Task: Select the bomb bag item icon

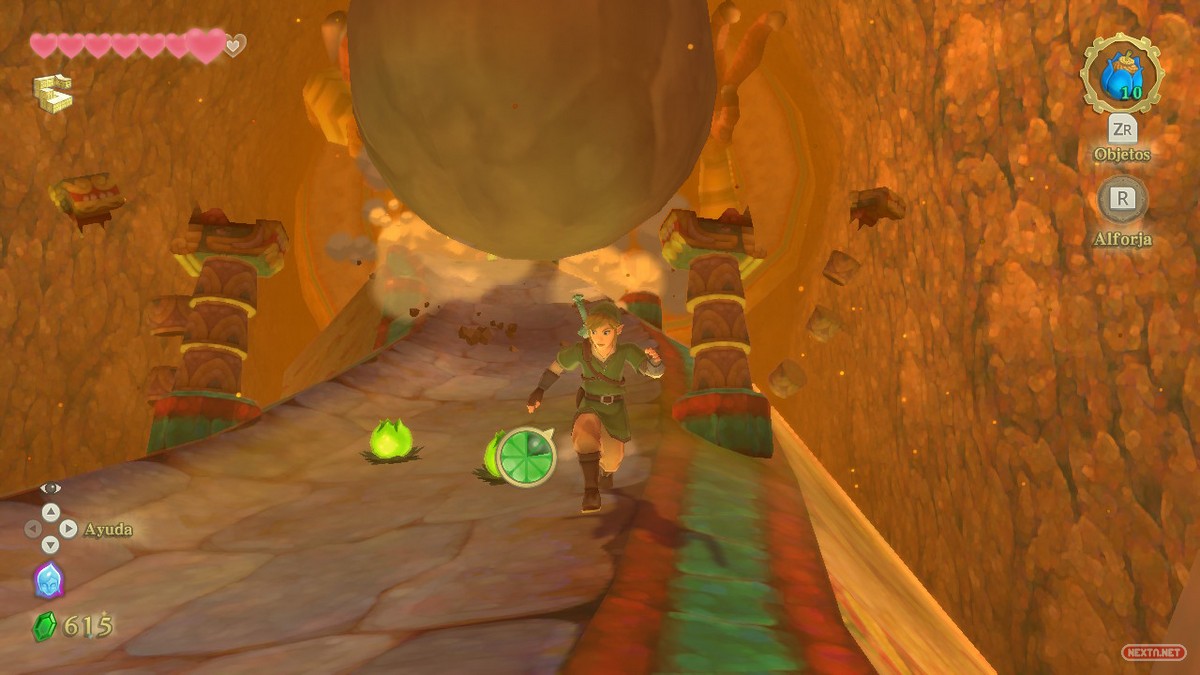Action: [1122, 74]
